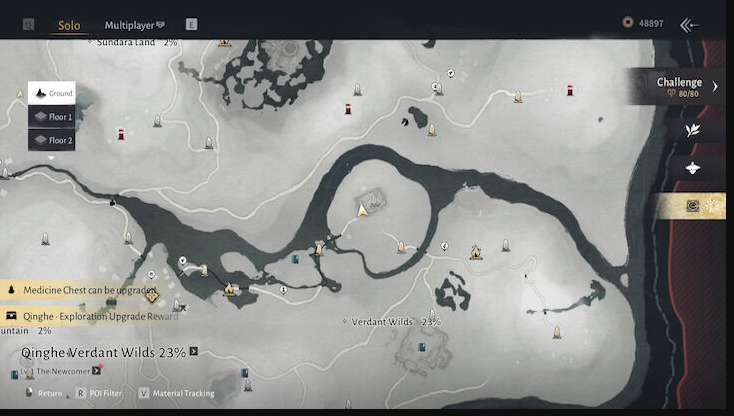
Task: Select the campfire marker south of the river
Action: (x=476, y=253)
